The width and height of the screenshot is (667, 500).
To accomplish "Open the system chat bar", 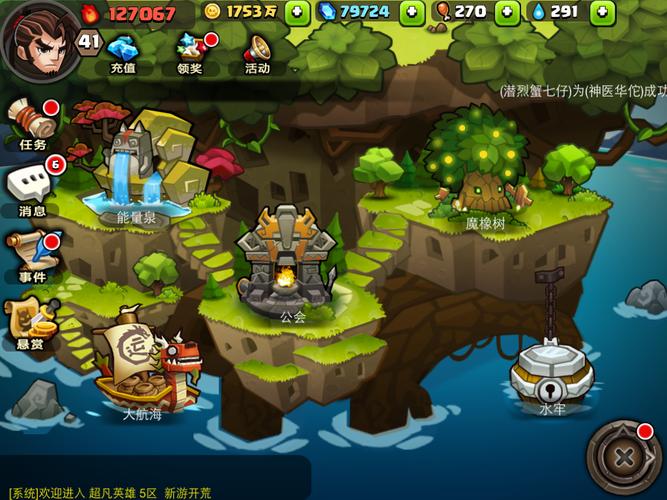I will [150, 489].
